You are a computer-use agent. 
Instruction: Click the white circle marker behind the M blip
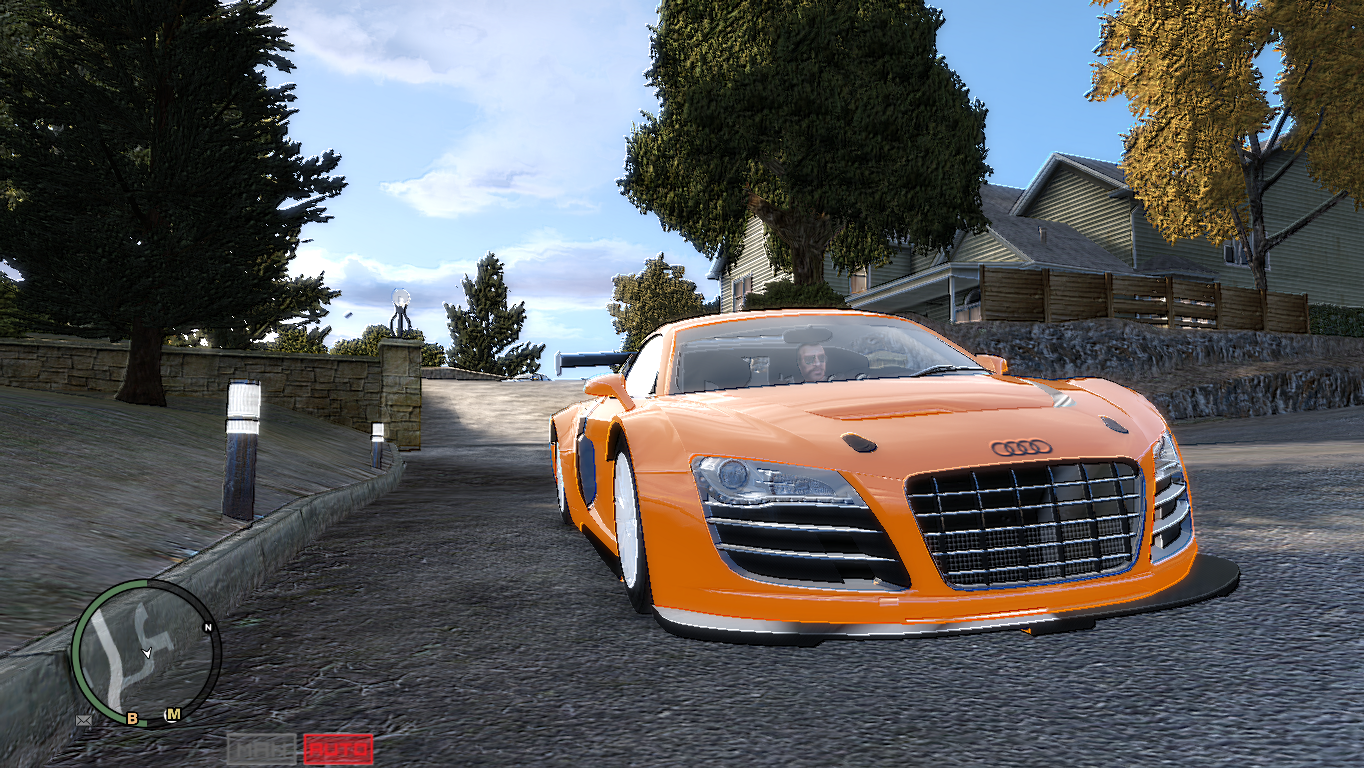click(x=169, y=718)
